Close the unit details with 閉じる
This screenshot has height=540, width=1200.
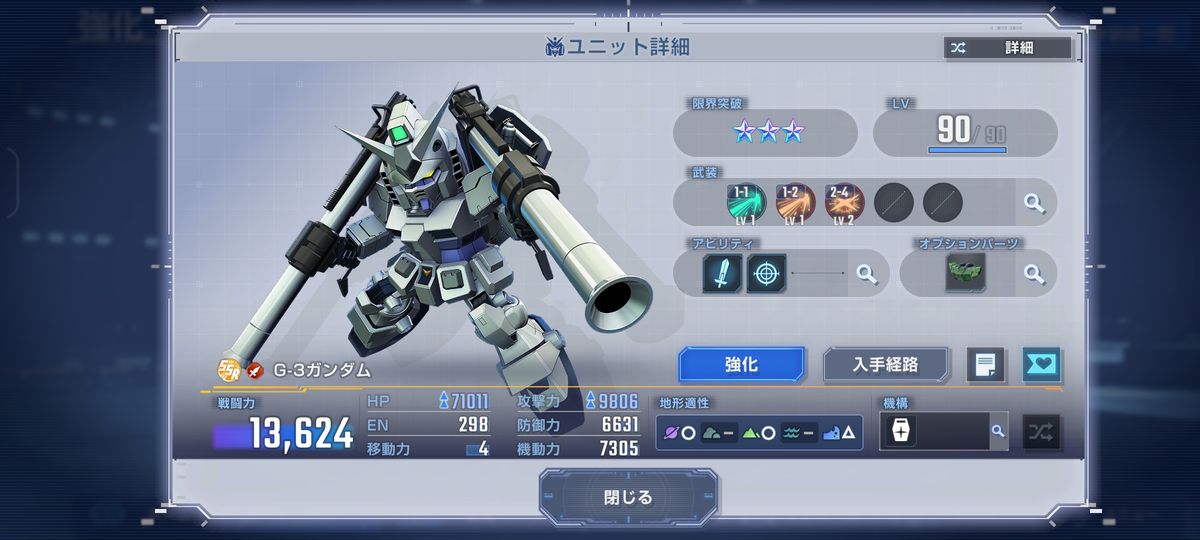628,497
